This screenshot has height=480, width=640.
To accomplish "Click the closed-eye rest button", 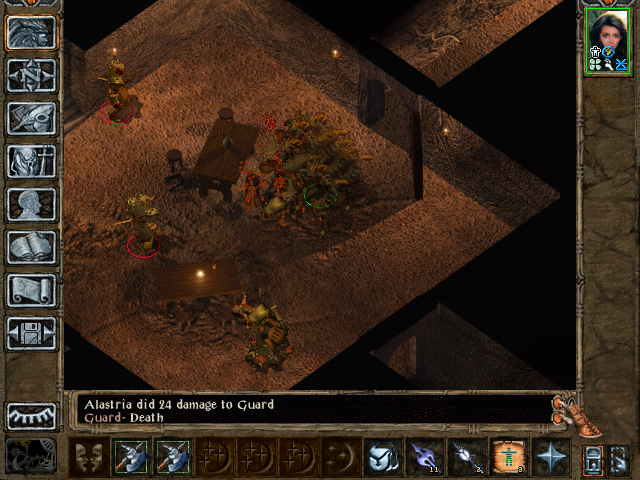I will pyautogui.click(x=32, y=416).
